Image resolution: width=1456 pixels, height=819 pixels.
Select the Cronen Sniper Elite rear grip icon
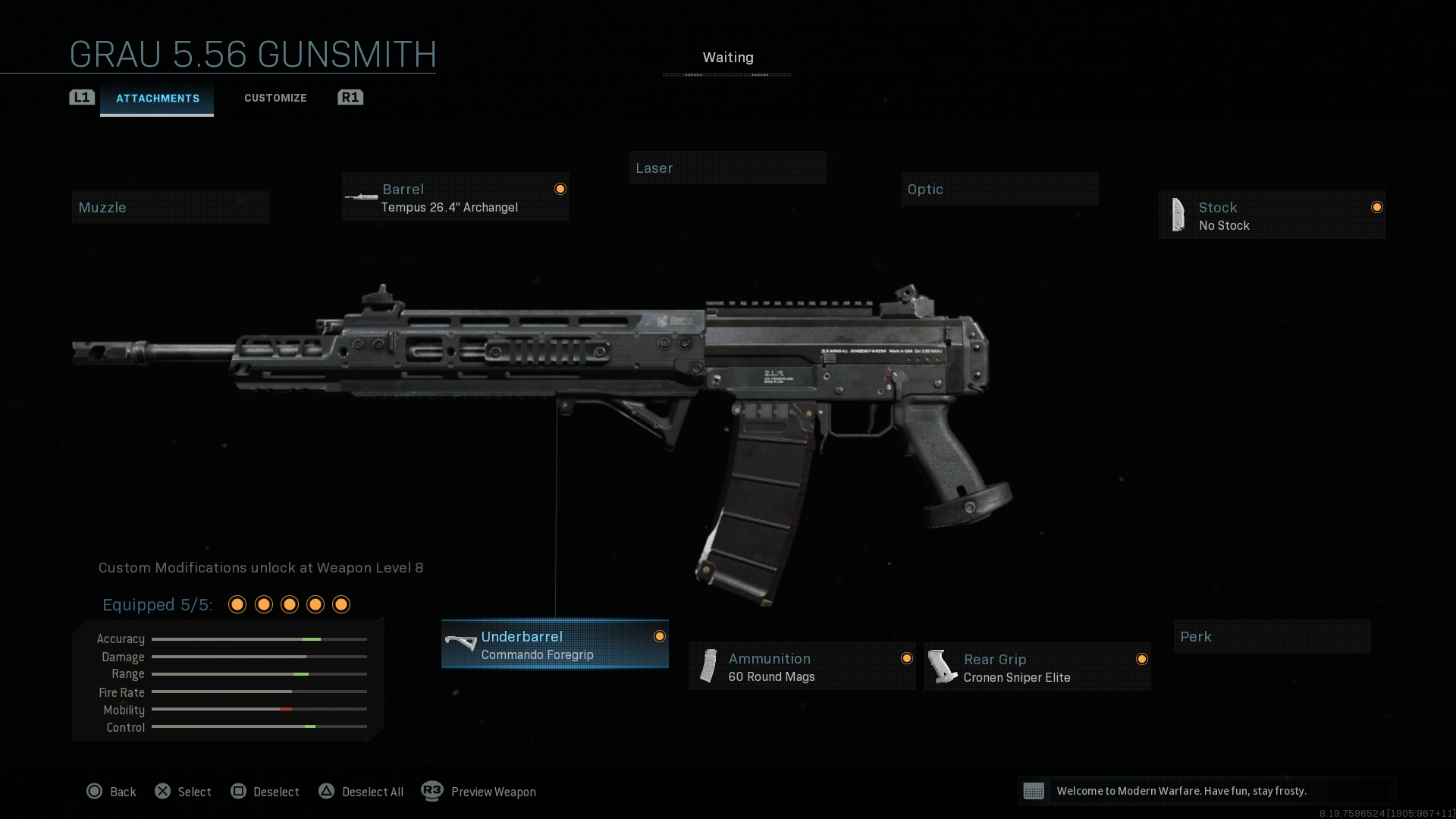[x=946, y=666]
